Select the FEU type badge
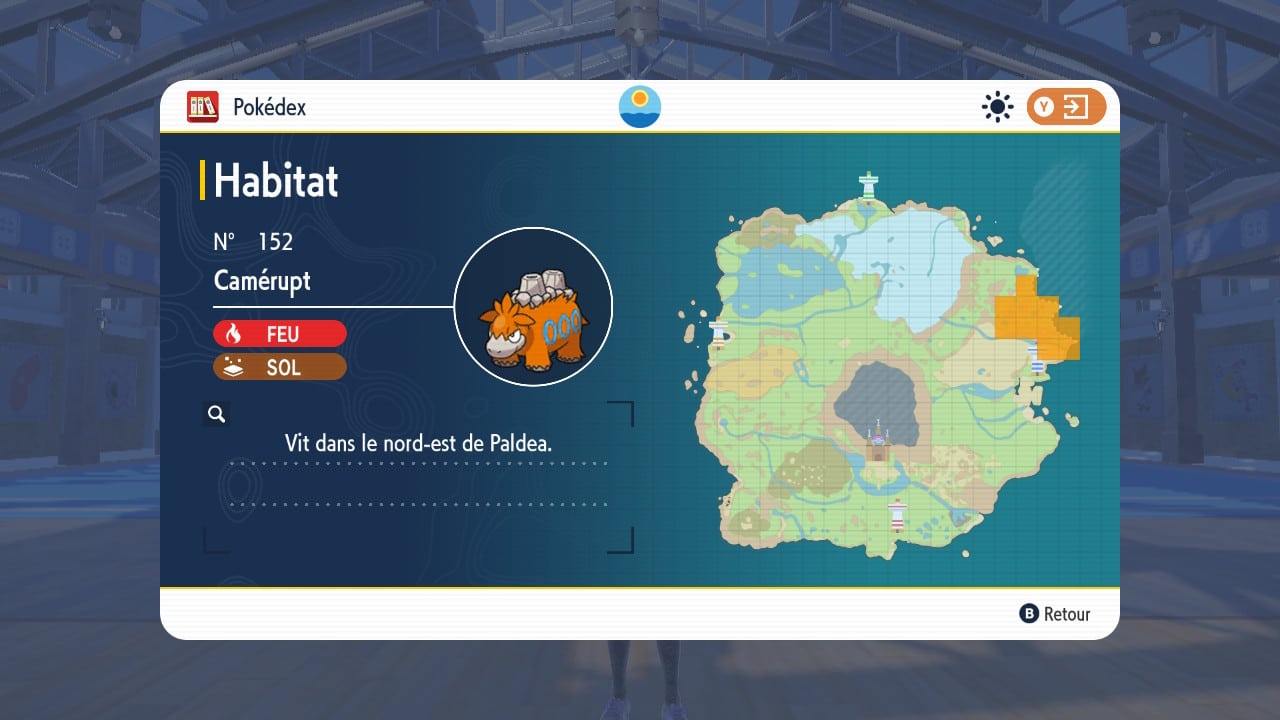 [280, 333]
